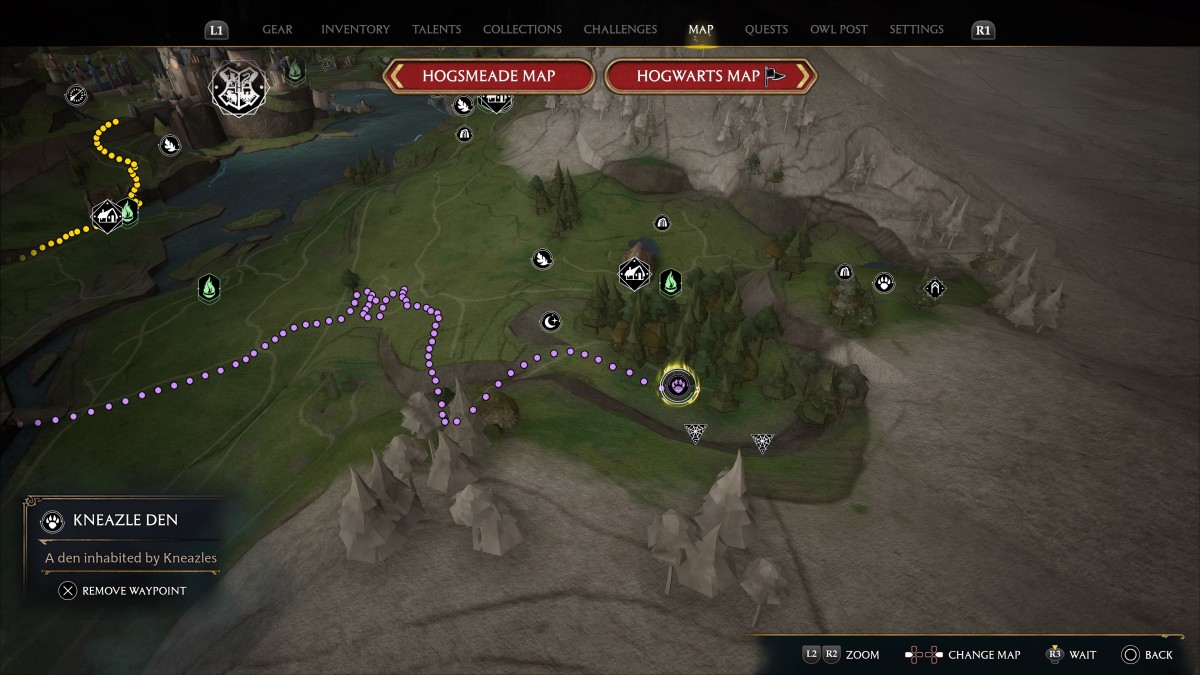1200x675 pixels.
Task: View the Owl Post tab
Action: click(x=839, y=30)
